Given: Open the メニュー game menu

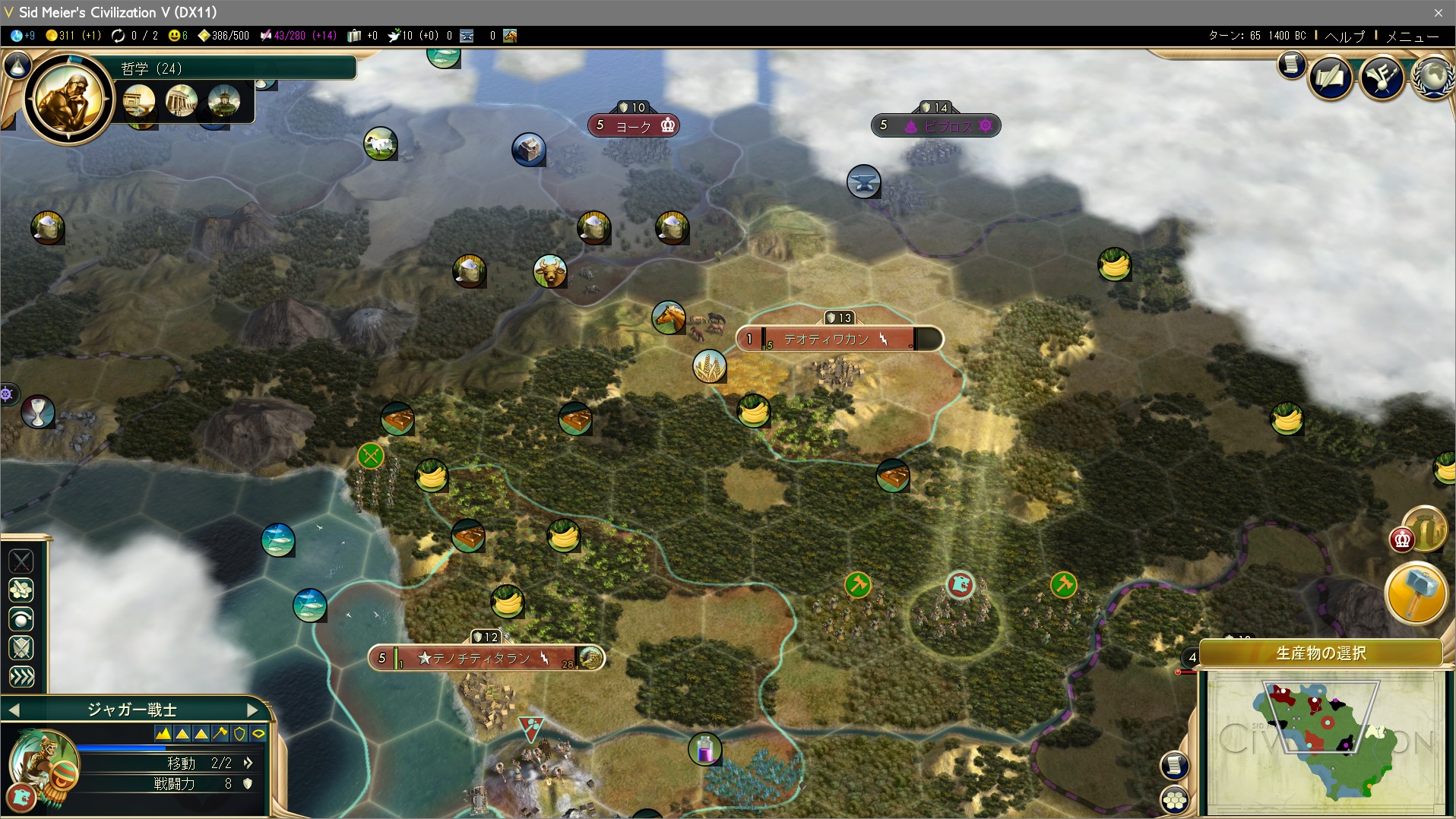Looking at the screenshot, I should tap(1412, 36).
